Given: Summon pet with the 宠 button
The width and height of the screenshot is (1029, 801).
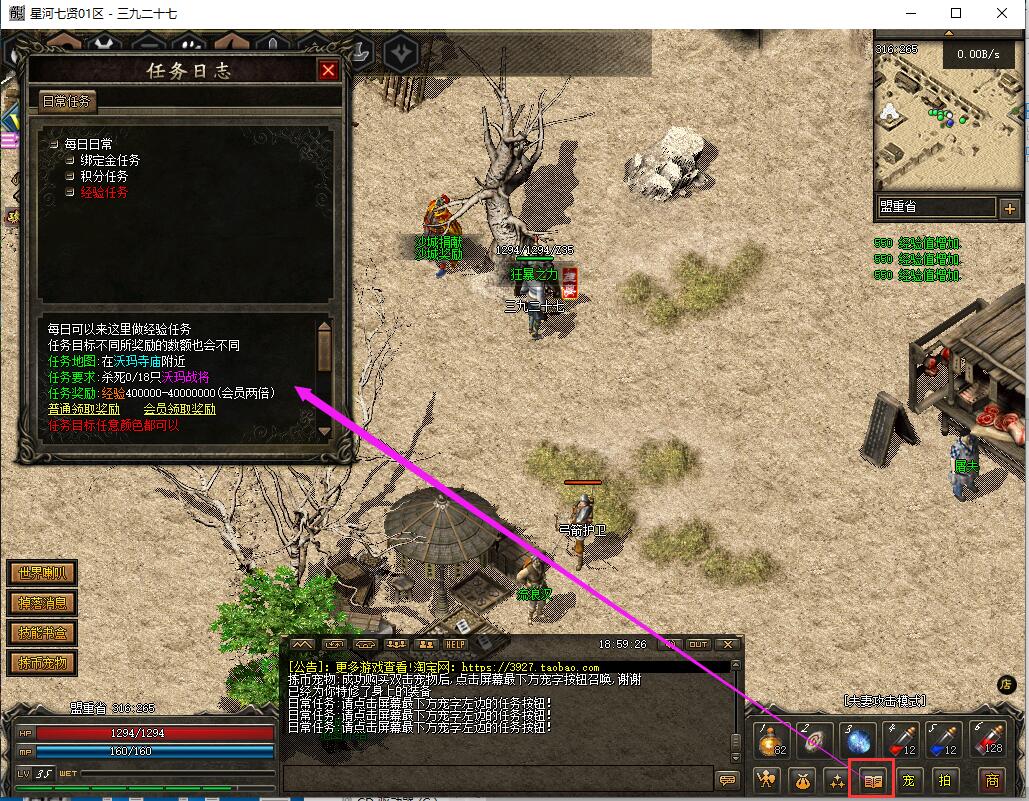Looking at the screenshot, I should click(x=908, y=780).
